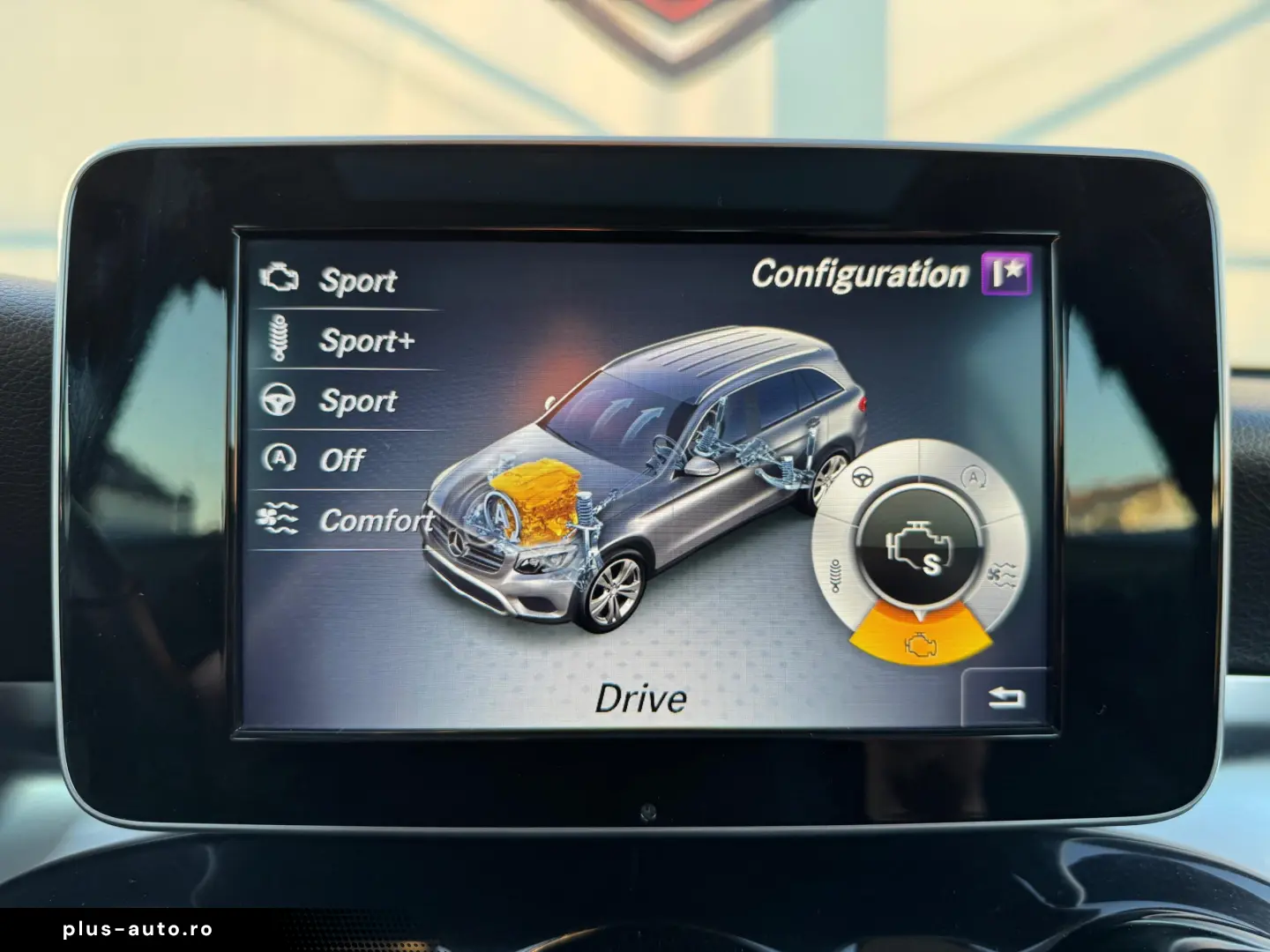Select the ECO A icon on the dial top right
Image resolution: width=1270 pixels, height=952 pixels.
[x=973, y=476]
